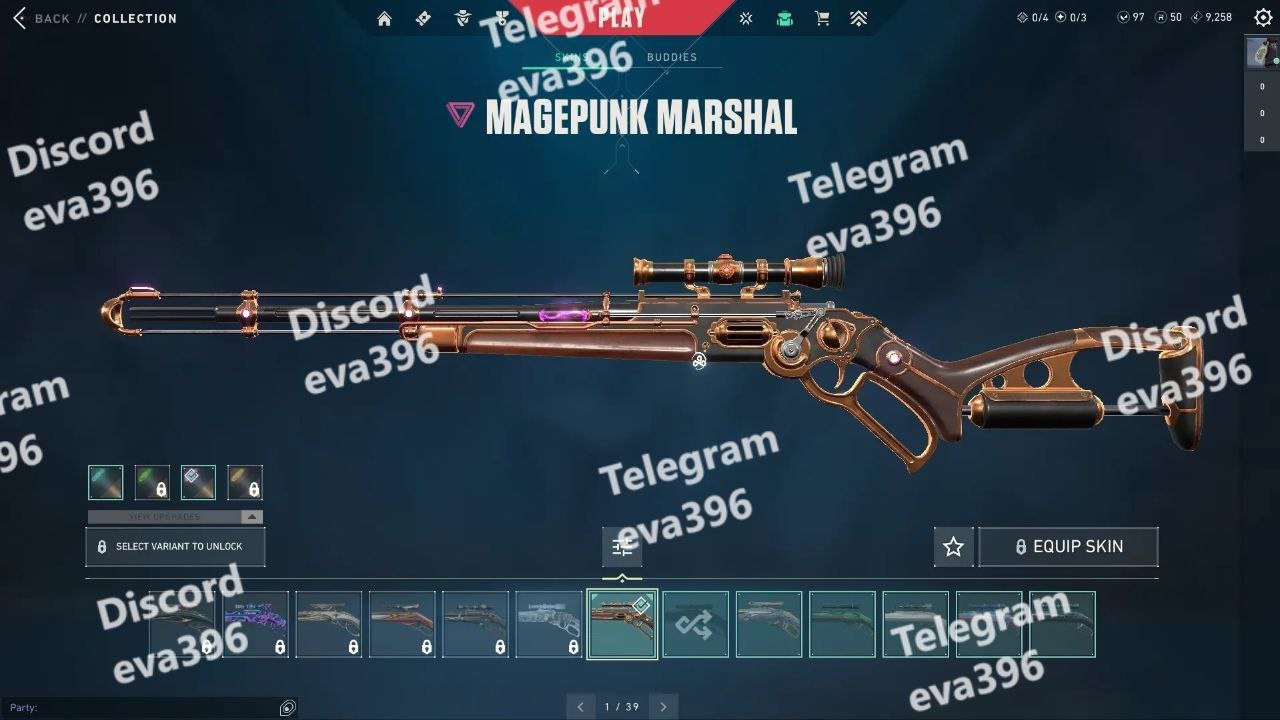1280x720 pixels.
Task: Mark the skin as favorite with star
Action: click(953, 547)
